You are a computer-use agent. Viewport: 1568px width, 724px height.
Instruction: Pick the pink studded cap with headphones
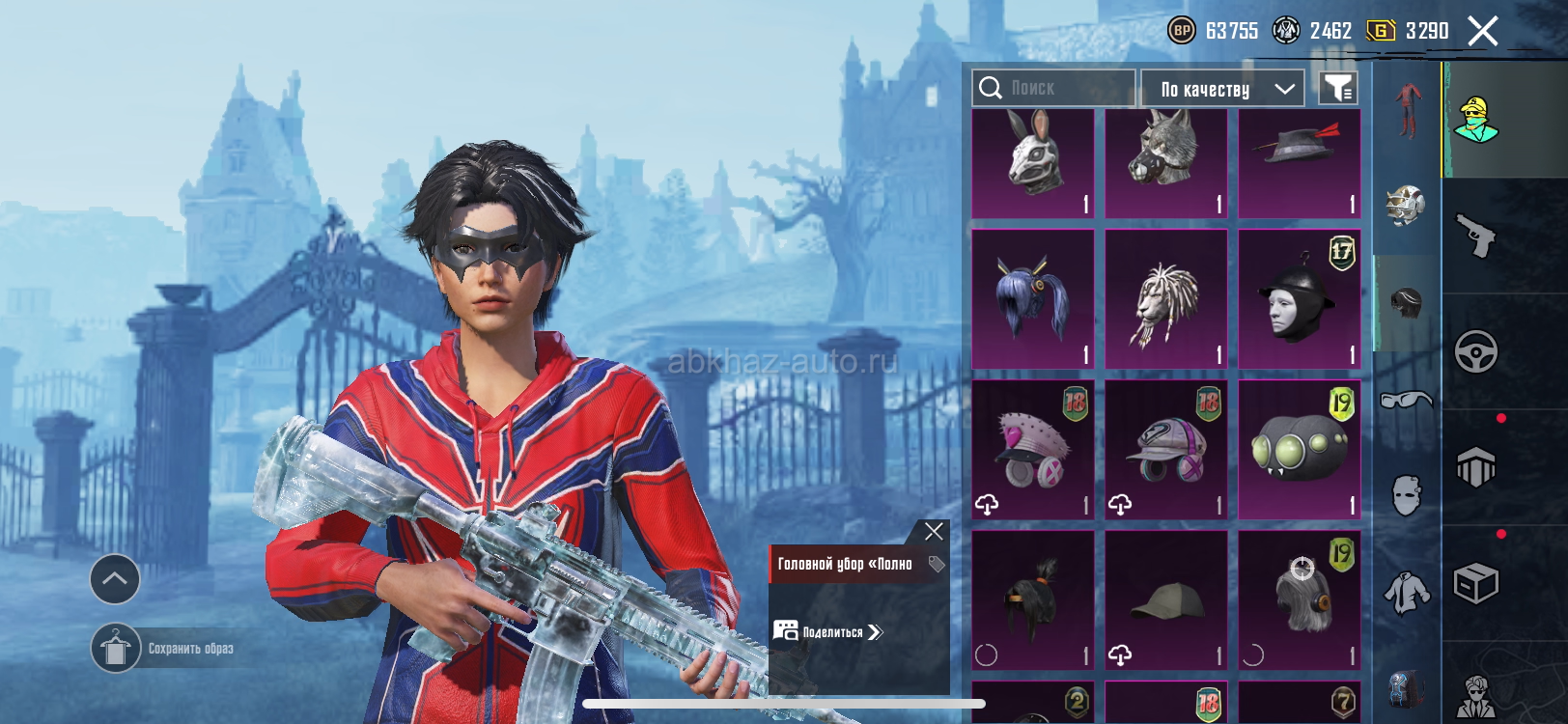pos(1032,450)
